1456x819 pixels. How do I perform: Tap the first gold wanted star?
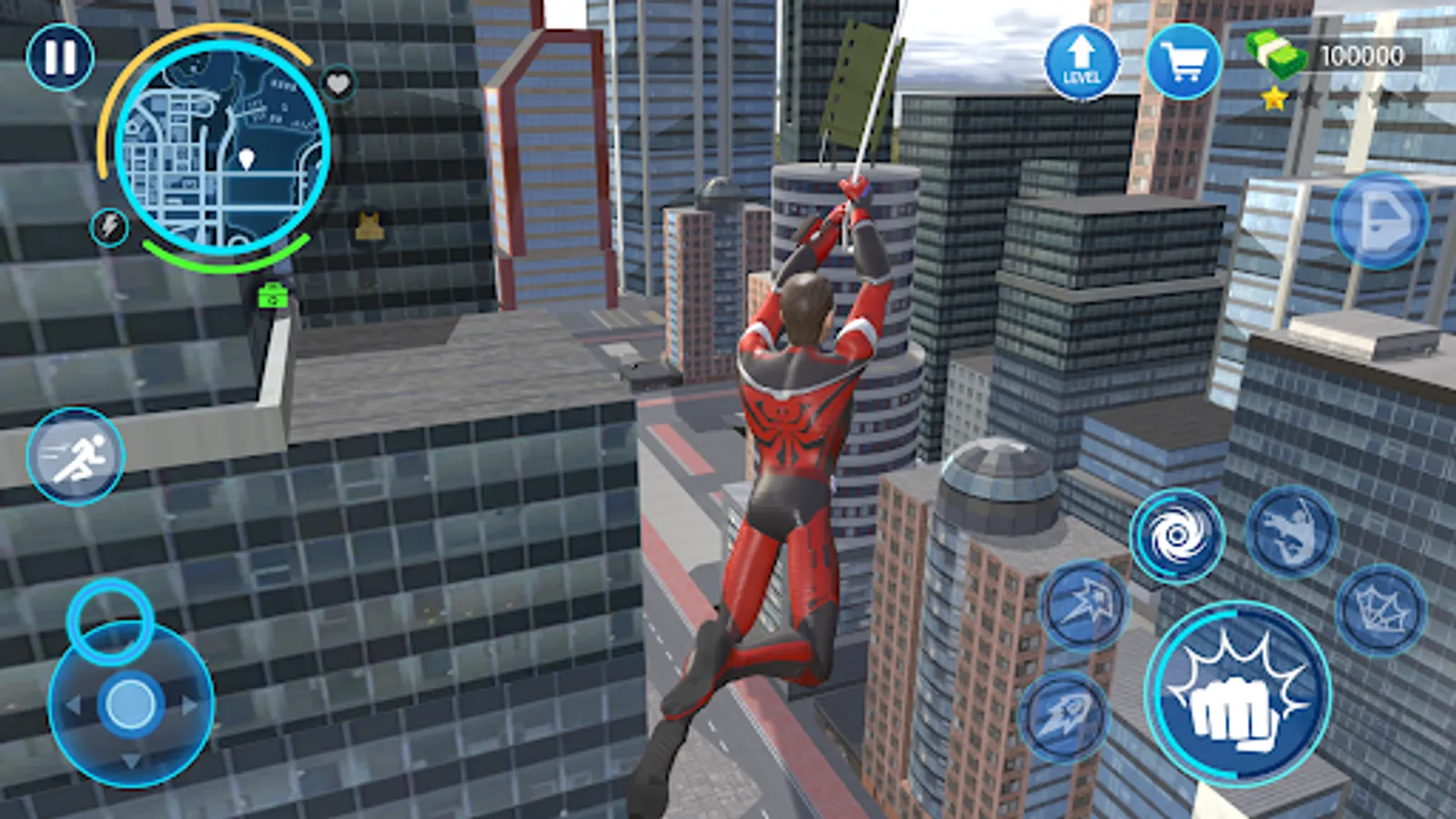(x=1272, y=96)
